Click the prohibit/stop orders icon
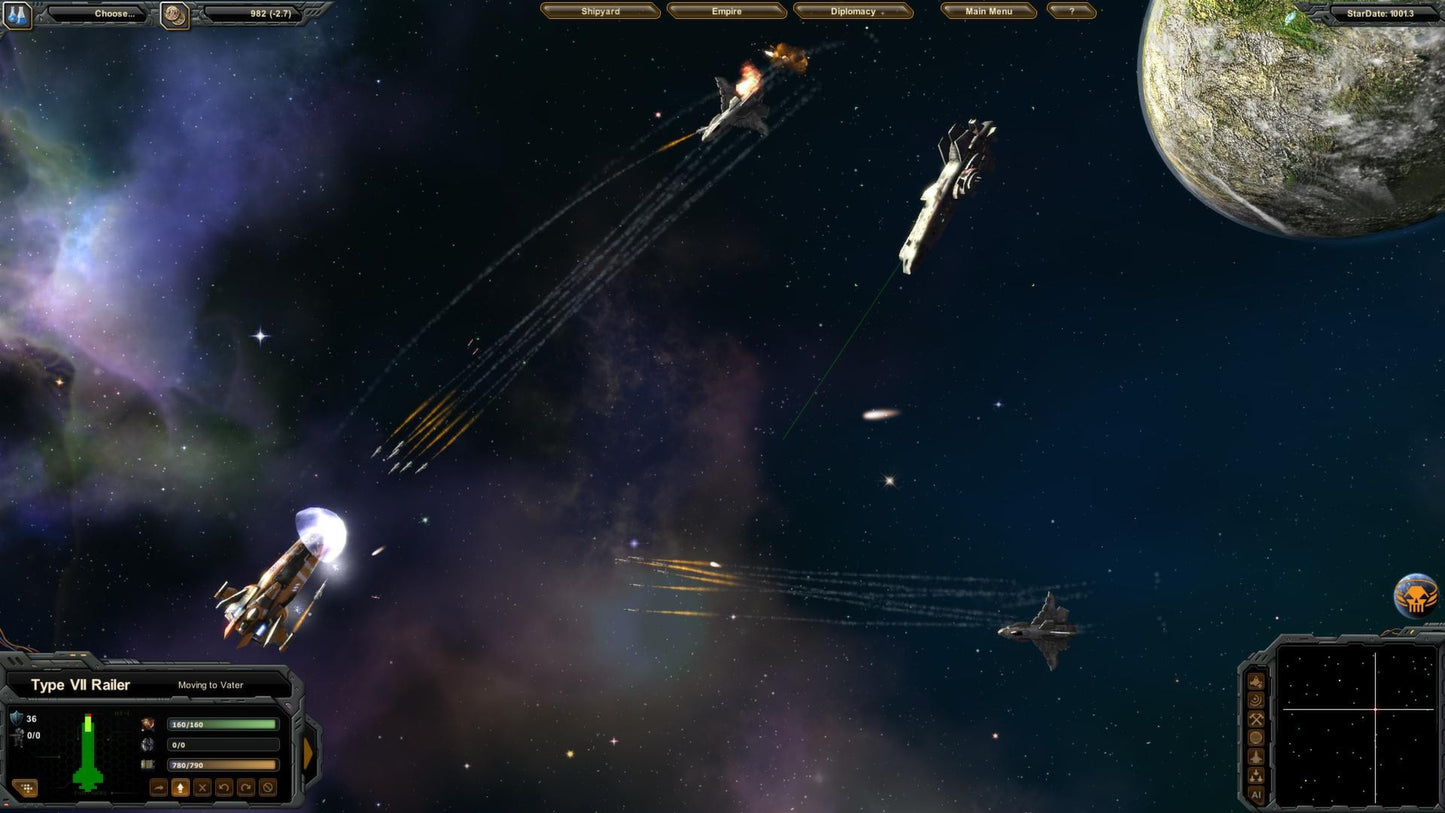Image resolution: width=1445 pixels, height=813 pixels. click(x=268, y=788)
